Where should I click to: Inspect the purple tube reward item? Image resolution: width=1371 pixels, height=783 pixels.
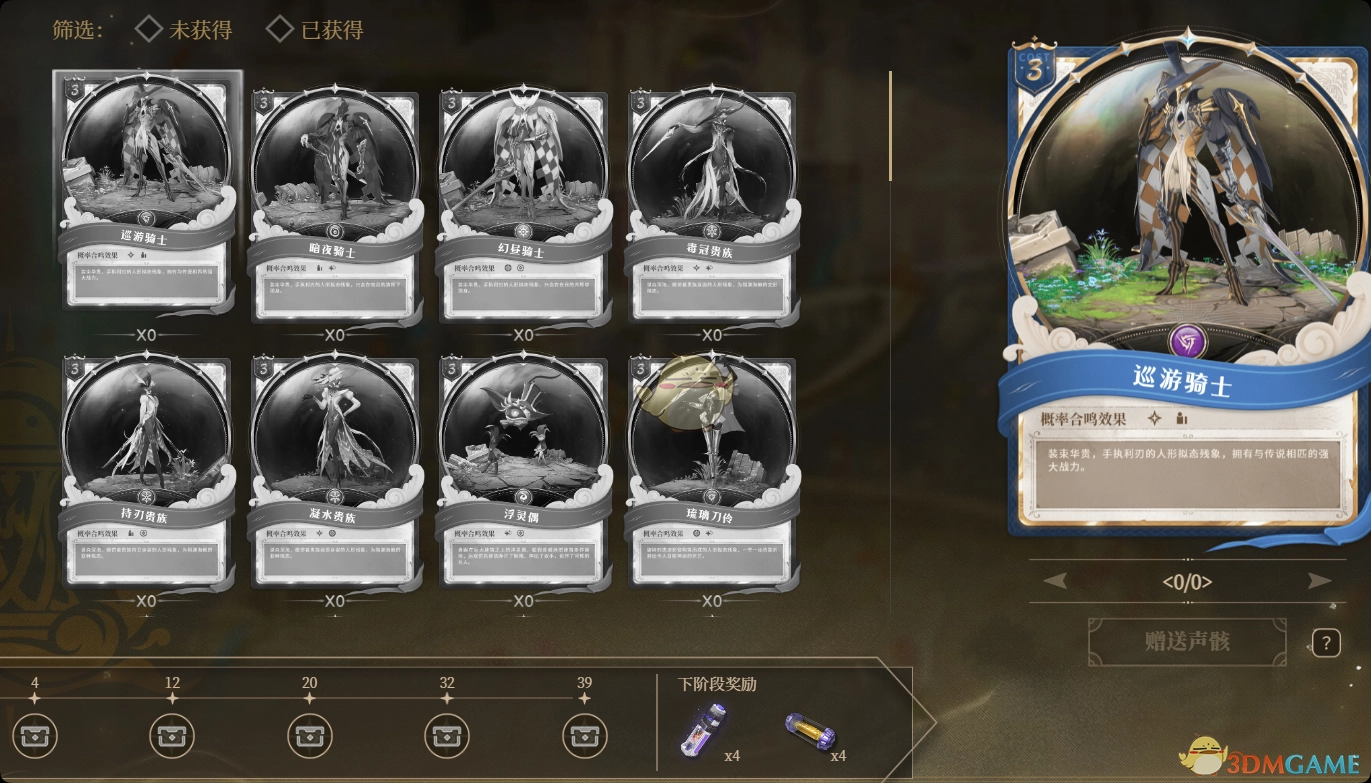697,728
